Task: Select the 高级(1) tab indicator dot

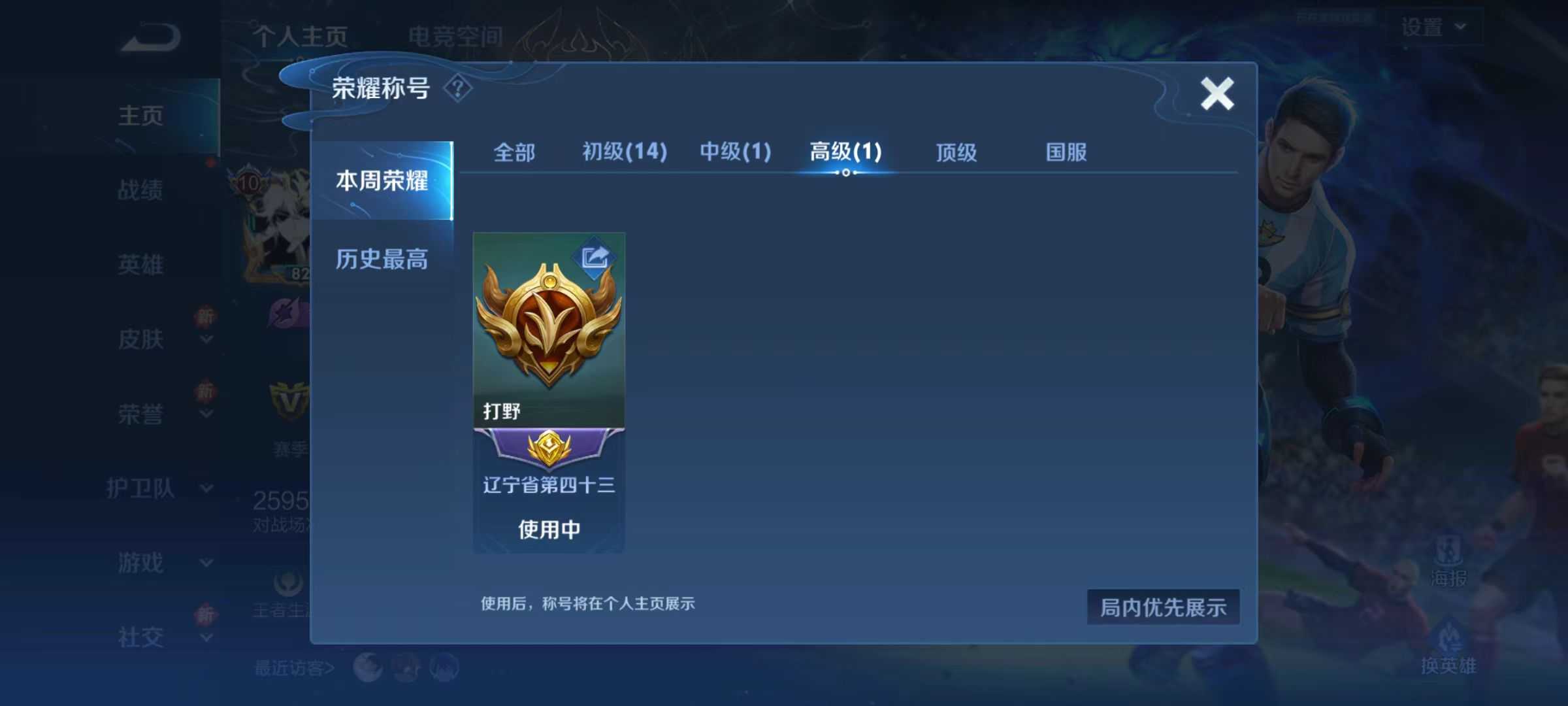Action: (847, 172)
